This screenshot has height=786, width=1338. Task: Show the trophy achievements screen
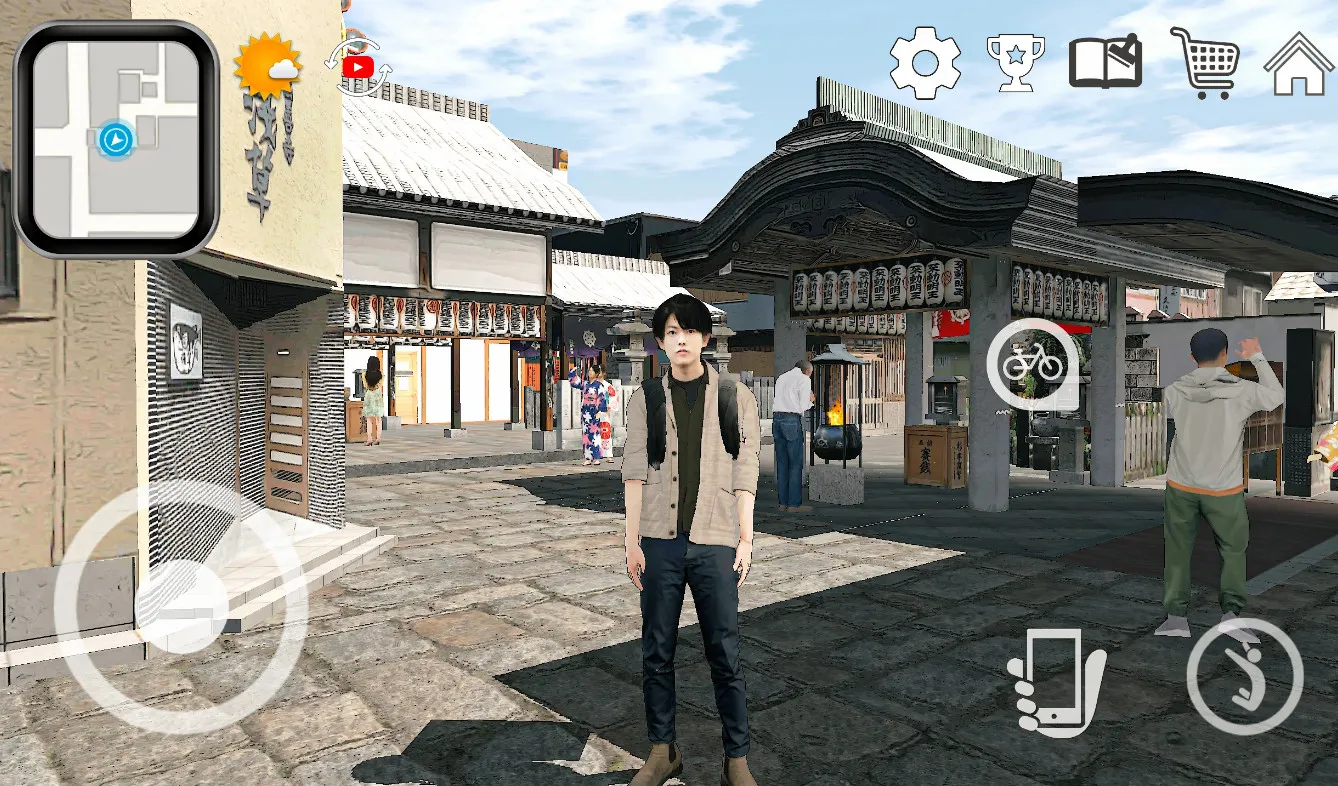[x=1015, y=63]
